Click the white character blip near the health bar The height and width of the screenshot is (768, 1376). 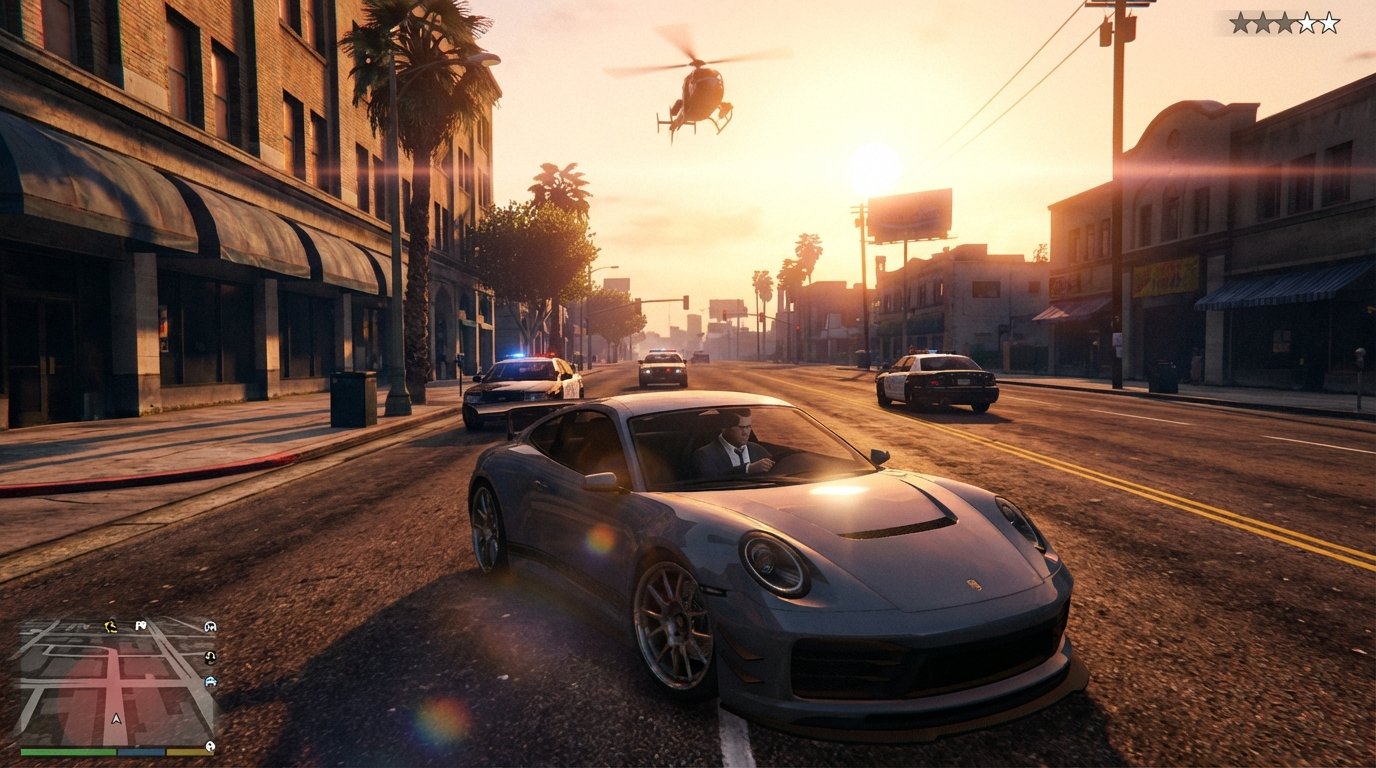click(x=210, y=746)
